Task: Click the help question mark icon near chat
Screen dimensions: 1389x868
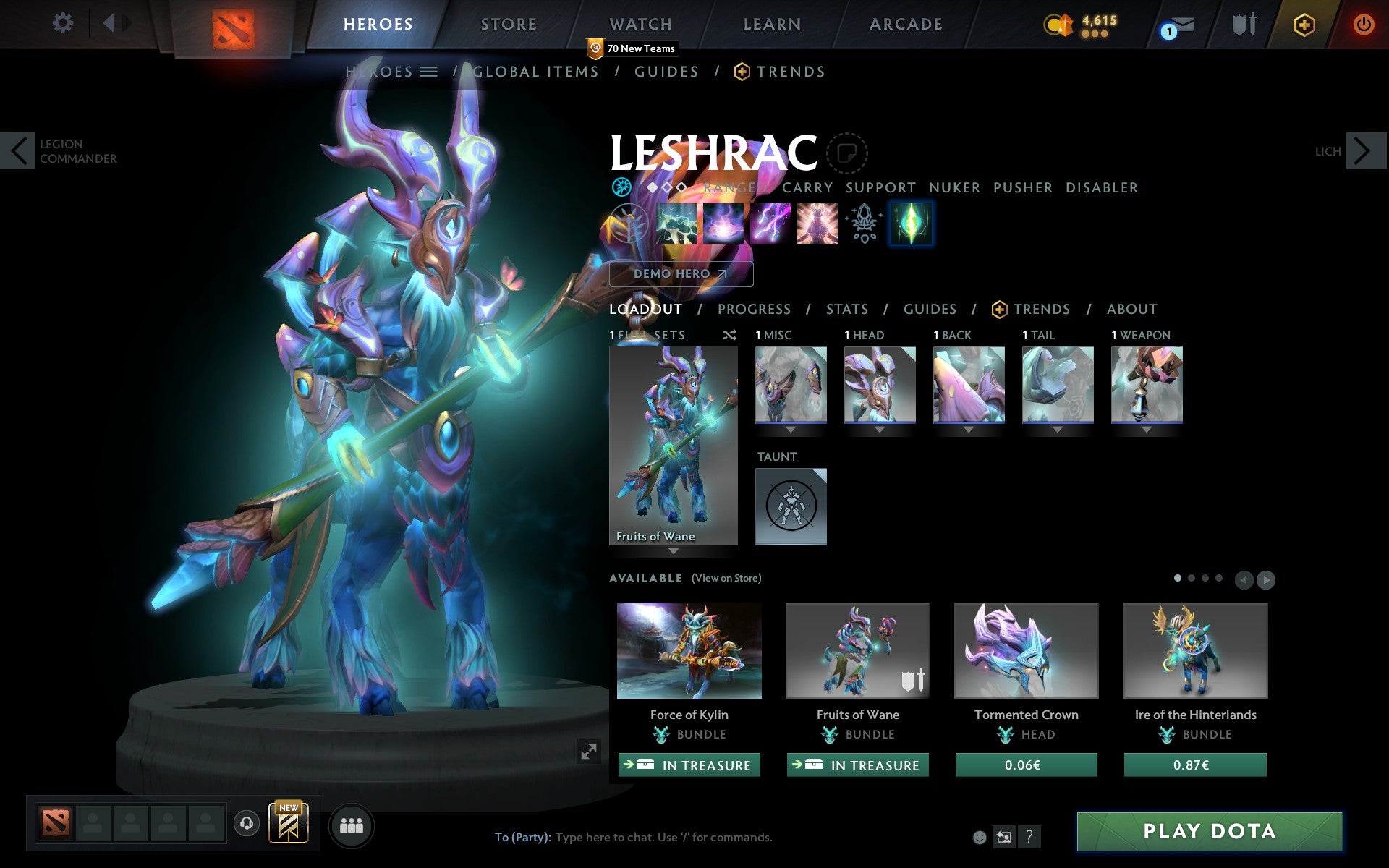Action: click(x=1029, y=838)
